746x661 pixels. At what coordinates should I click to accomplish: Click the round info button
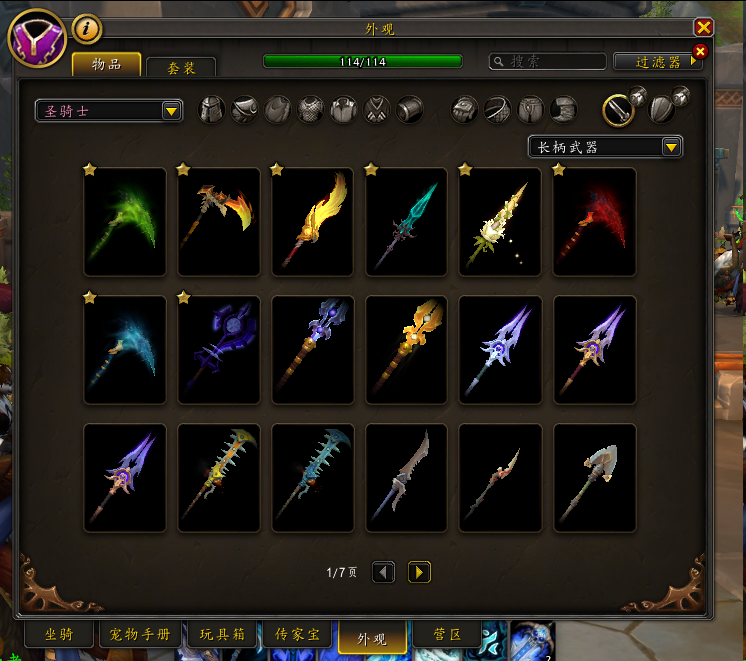point(87,29)
